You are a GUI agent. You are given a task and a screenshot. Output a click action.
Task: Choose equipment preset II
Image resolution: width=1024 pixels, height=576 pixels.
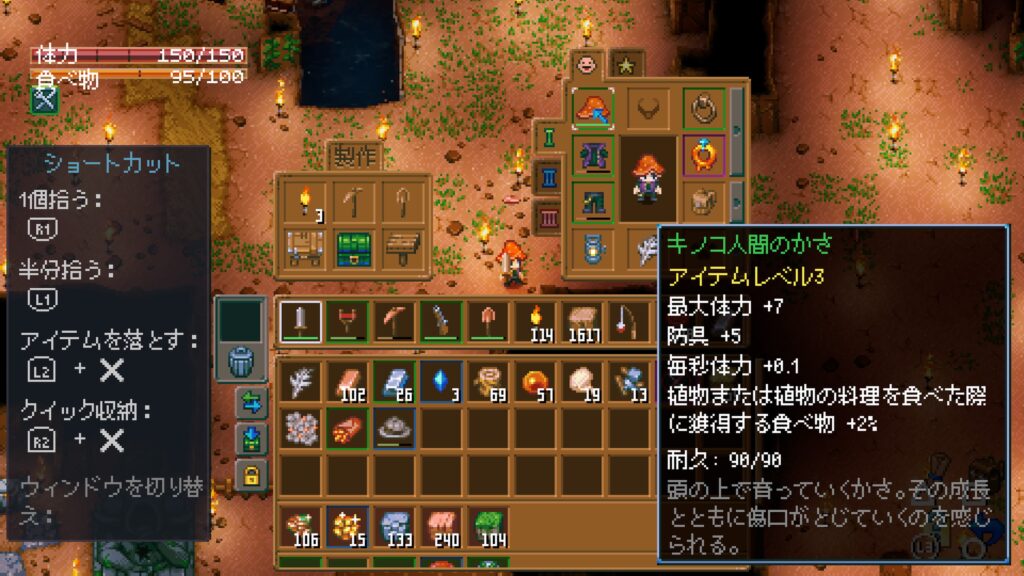[x=550, y=177]
